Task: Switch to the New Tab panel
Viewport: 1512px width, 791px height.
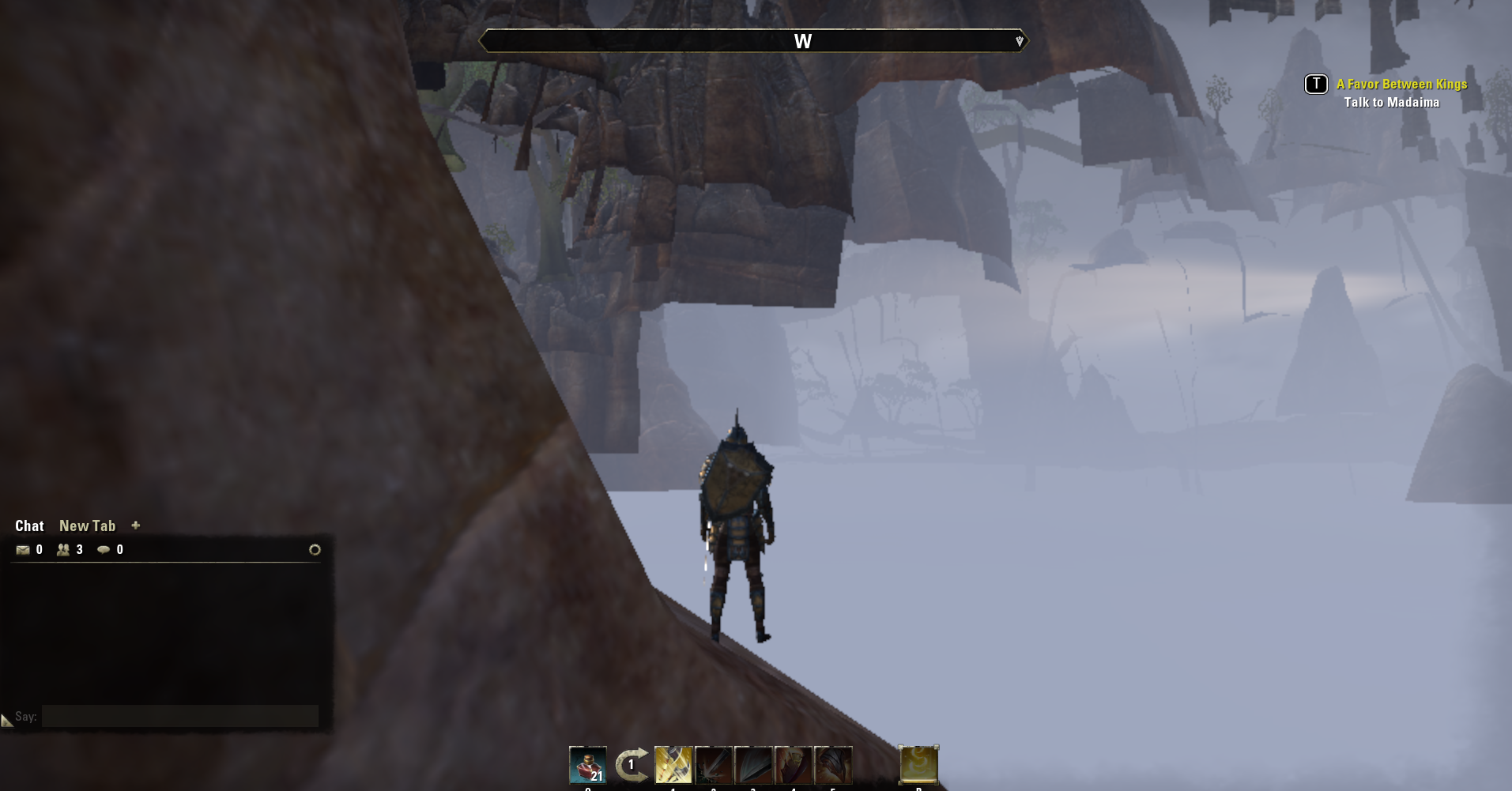Action: tap(87, 525)
